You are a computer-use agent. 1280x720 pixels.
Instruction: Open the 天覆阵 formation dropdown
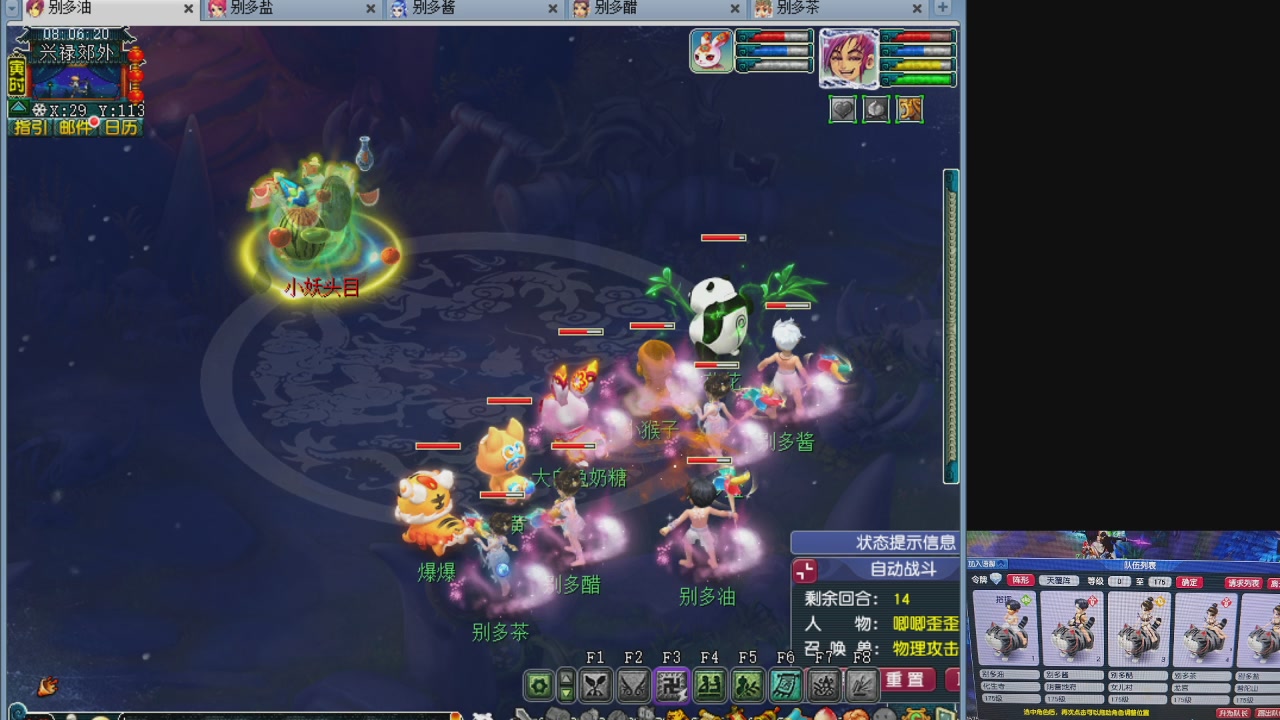1059,581
